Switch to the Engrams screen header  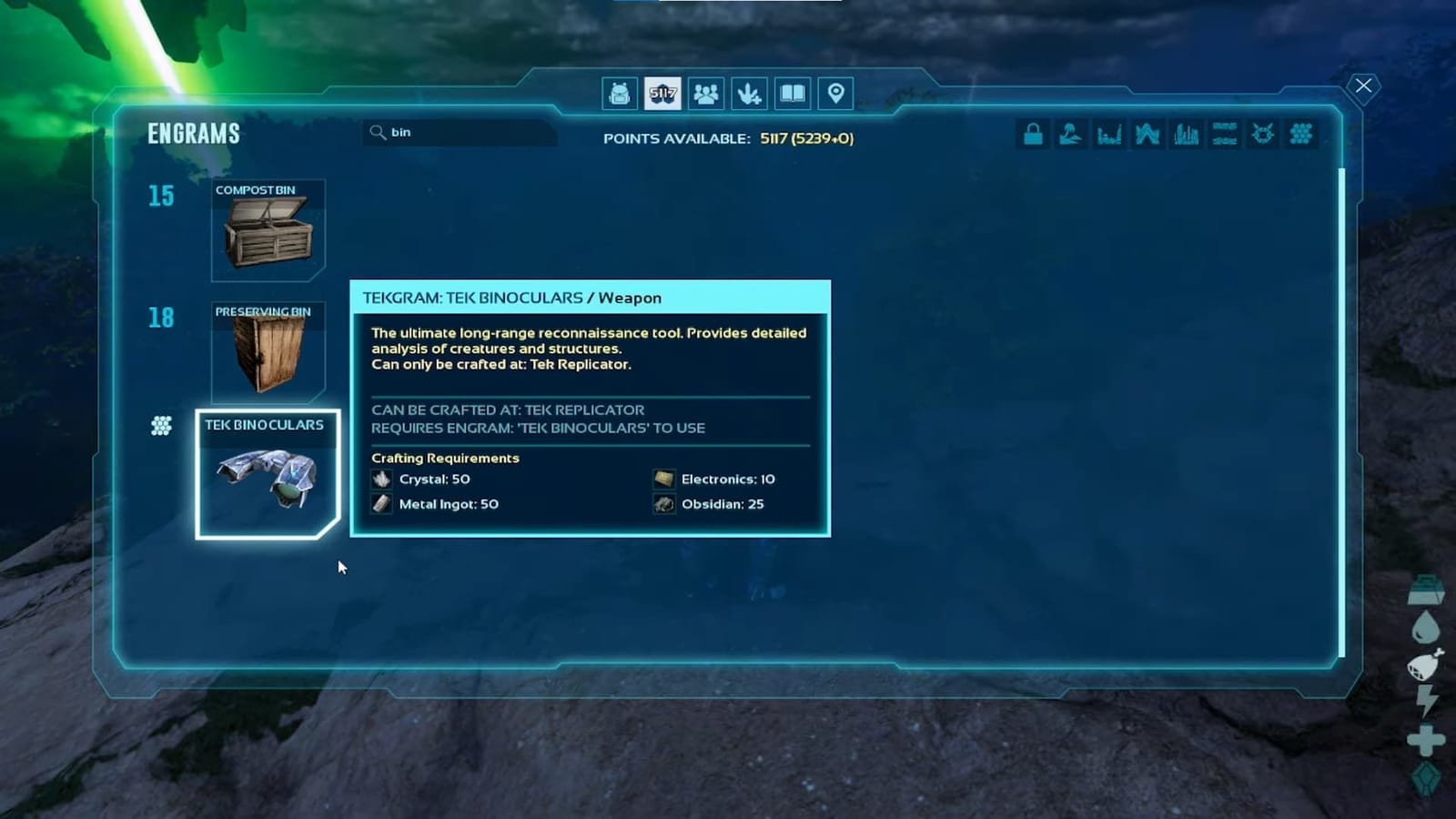[x=193, y=134]
